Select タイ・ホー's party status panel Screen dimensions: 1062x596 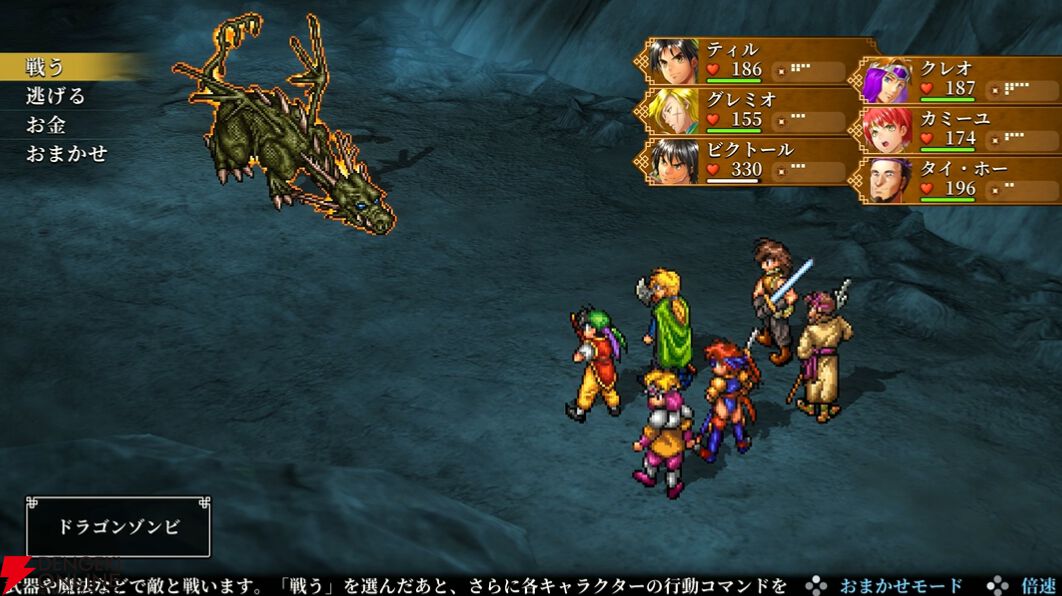click(x=958, y=179)
